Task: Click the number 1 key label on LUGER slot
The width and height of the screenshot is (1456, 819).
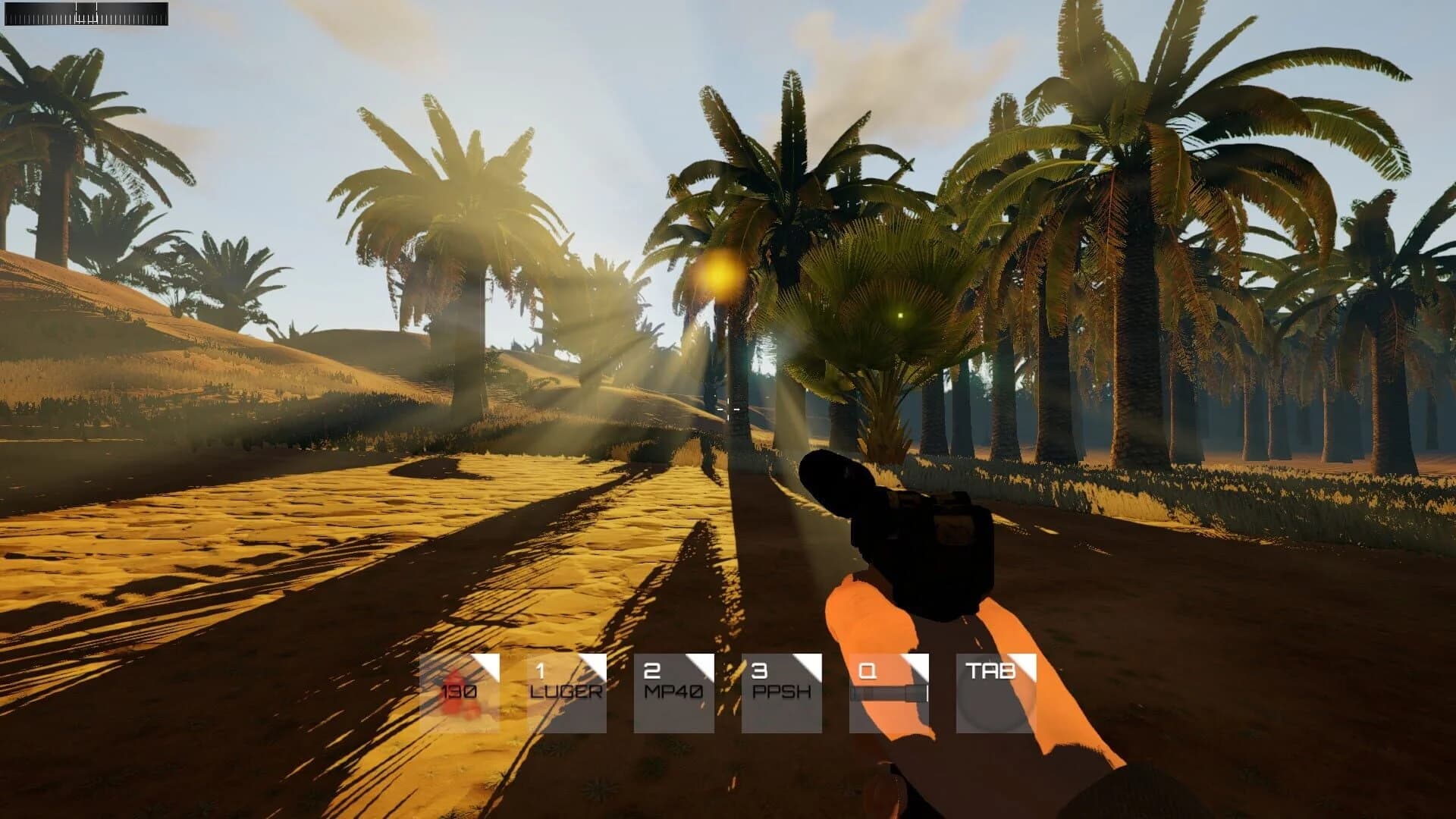Action: (x=541, y=671)
